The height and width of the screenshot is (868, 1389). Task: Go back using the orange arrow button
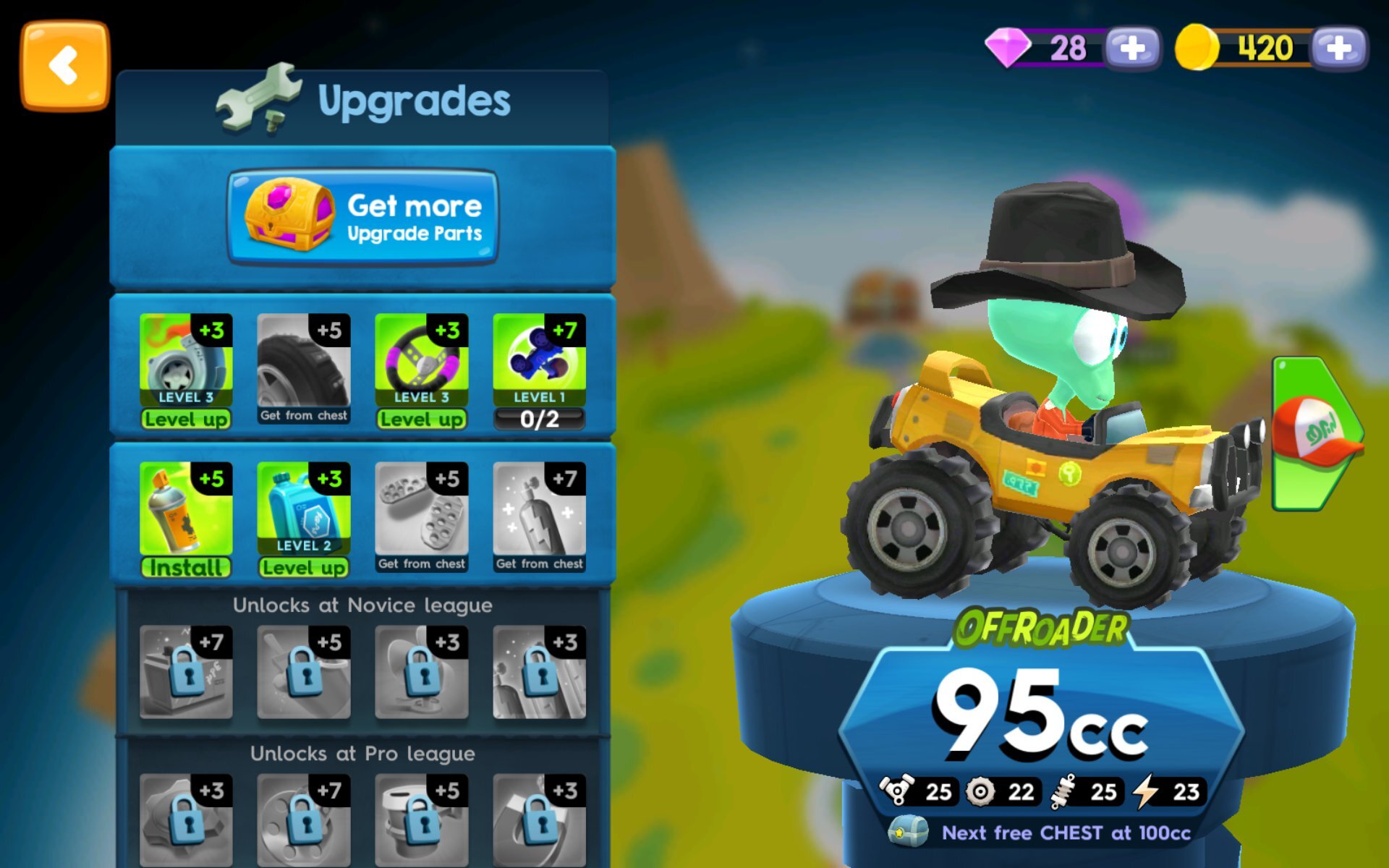click(65, 64)
